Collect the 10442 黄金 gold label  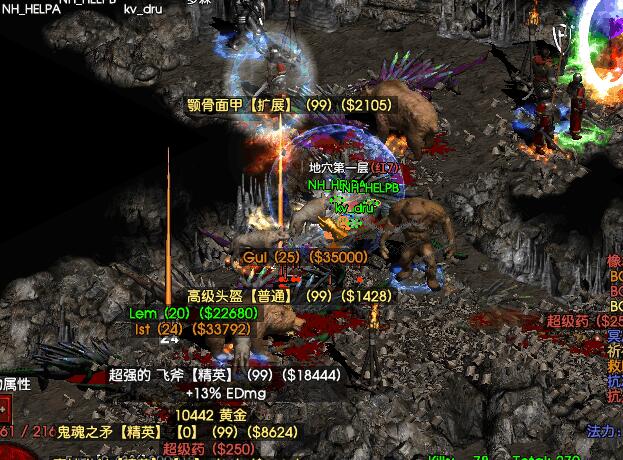click(x=212, y=414)
